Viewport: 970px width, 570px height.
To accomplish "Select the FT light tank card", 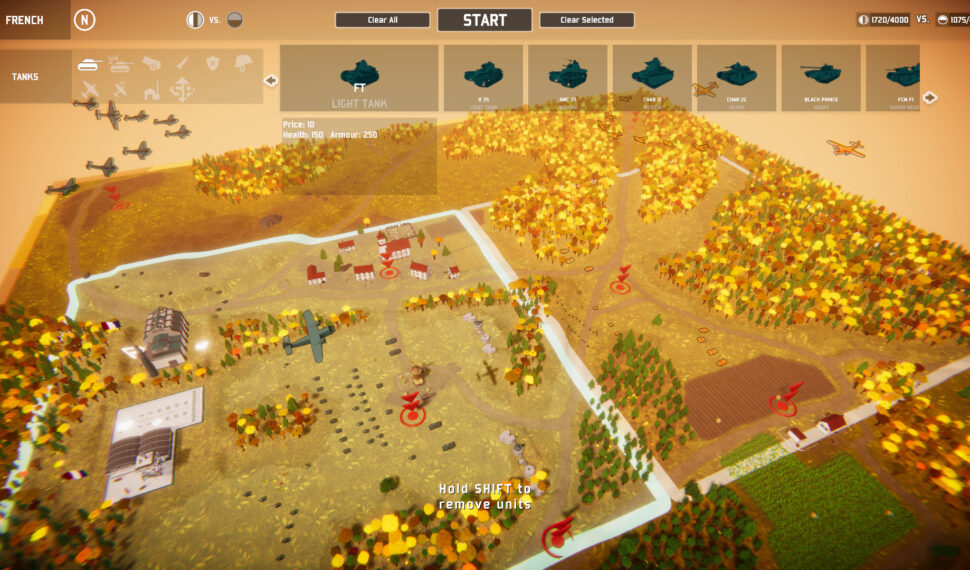I will [359, 78].
